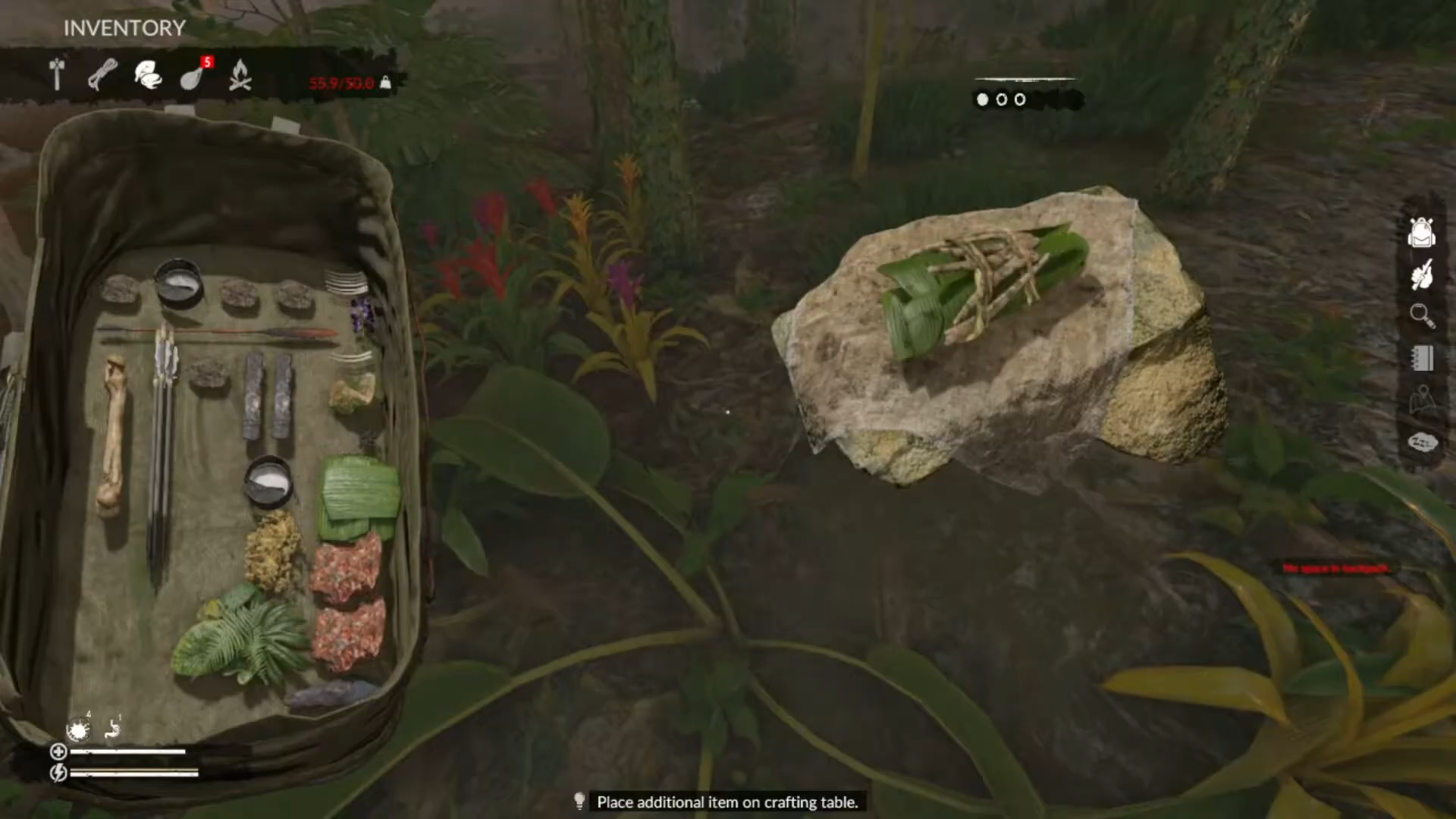The height and width of the screenshot is (819, 1456).
Task: Open the map from side menu
Action: [1421, 400]
